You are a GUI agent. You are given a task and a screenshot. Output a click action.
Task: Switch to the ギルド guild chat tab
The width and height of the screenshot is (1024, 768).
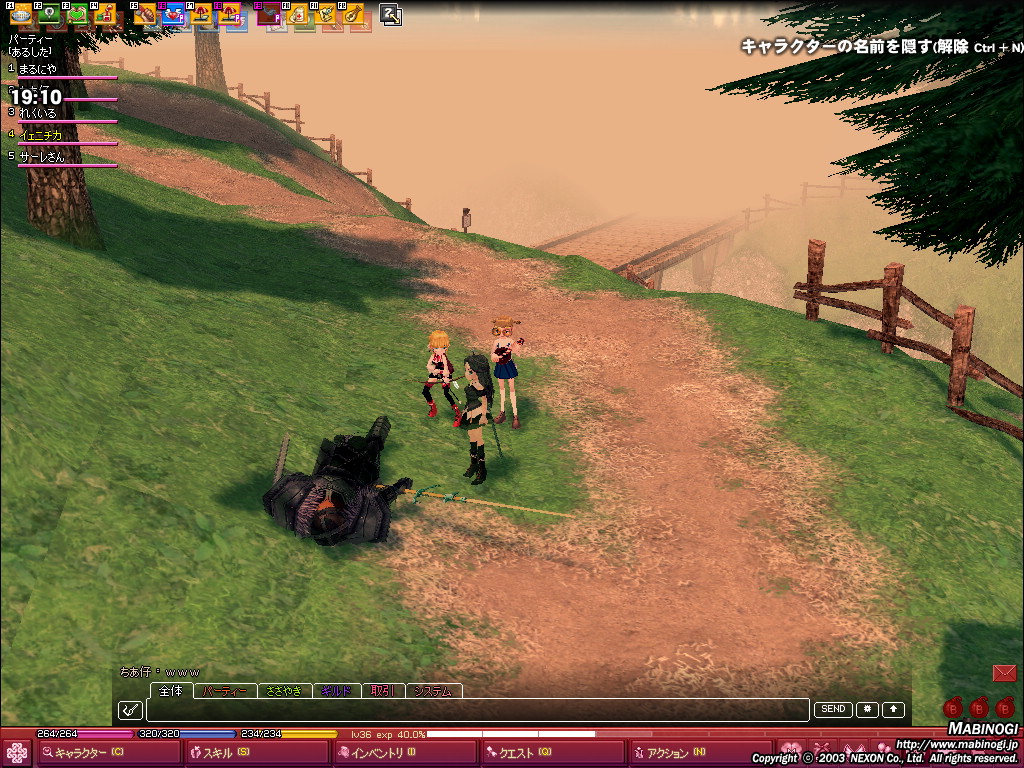click(336, 691)
